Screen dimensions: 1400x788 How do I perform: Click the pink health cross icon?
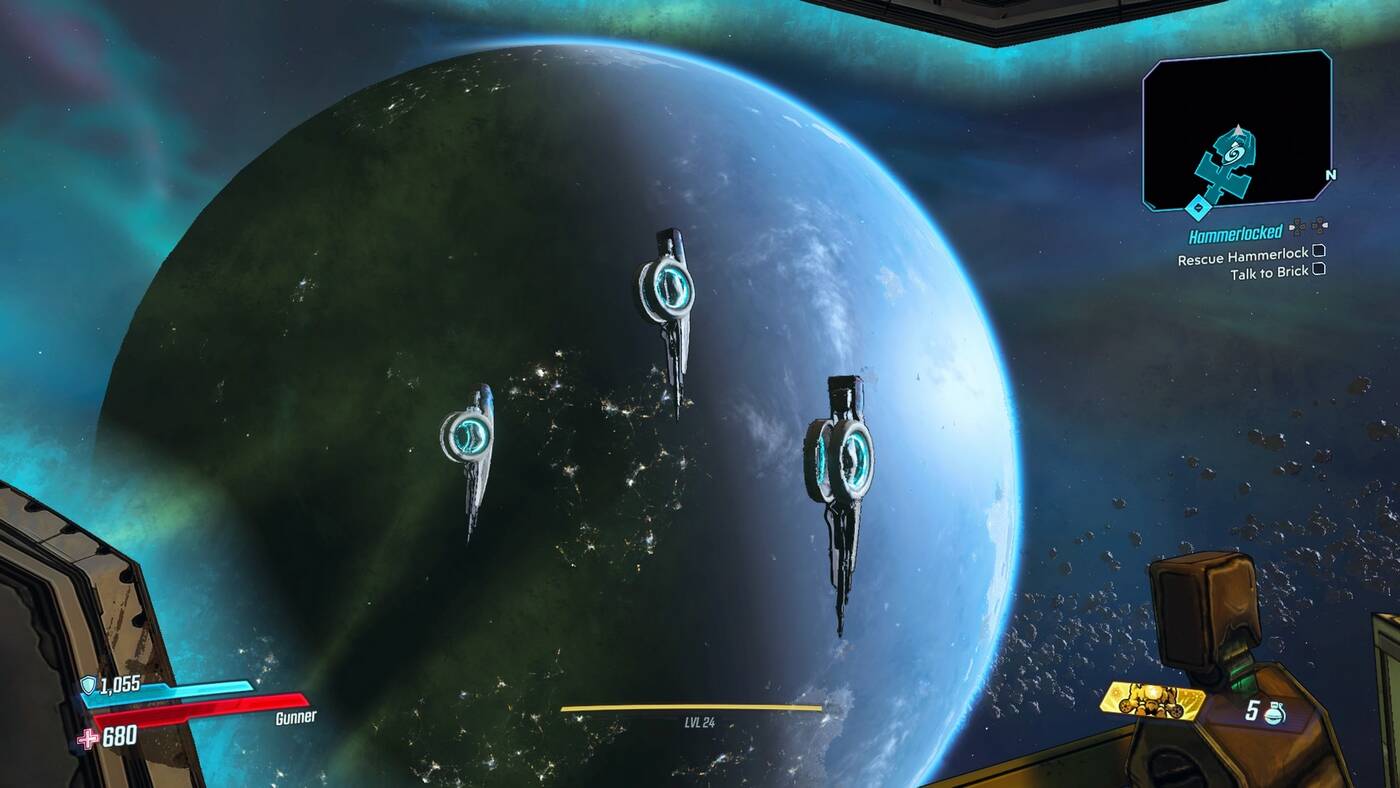[x=88, y=738]
